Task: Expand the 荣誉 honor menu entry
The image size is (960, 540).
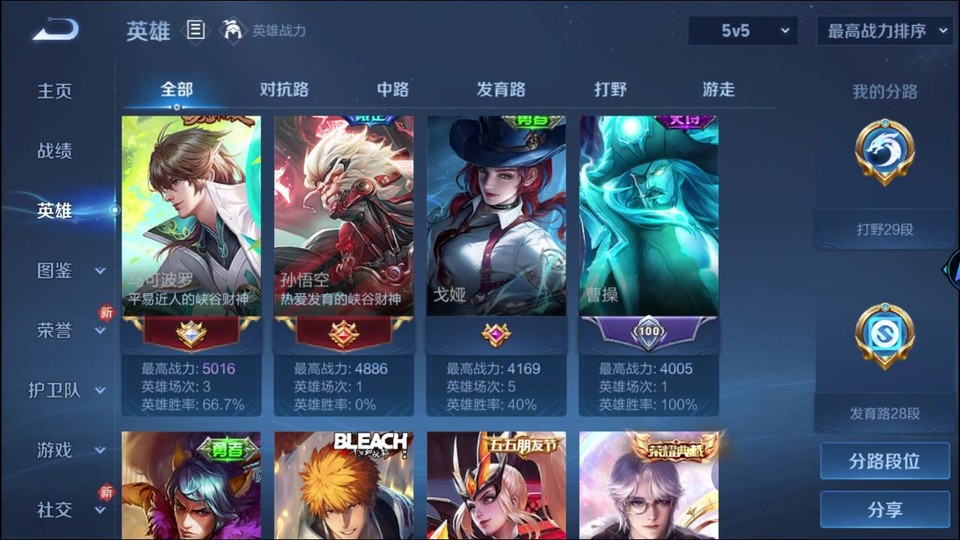Action: pos(70,330)
